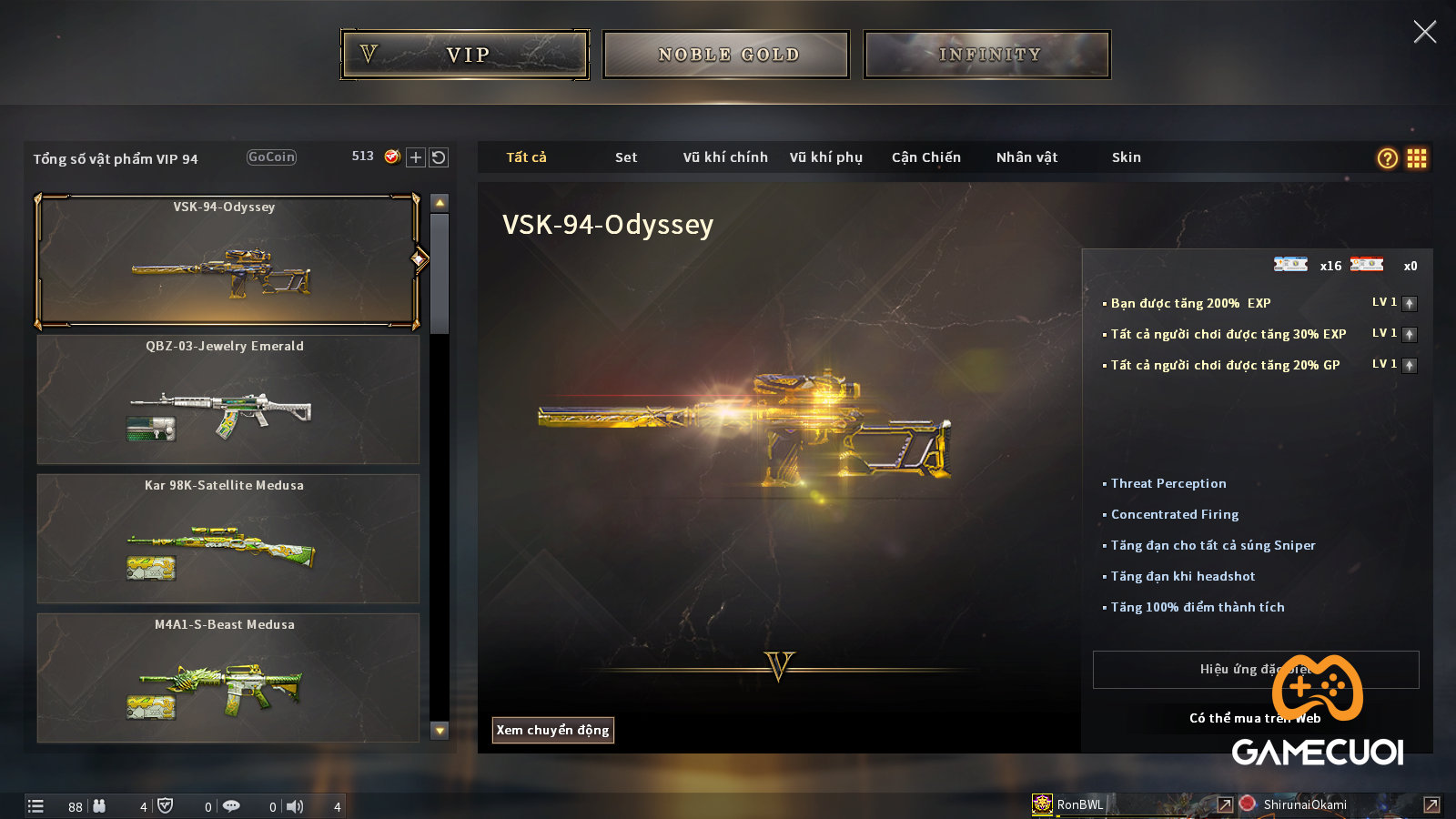Filter items by Set
Image resolution: width=1456 pixels, height=819 pixels.
tap(626, 157)
